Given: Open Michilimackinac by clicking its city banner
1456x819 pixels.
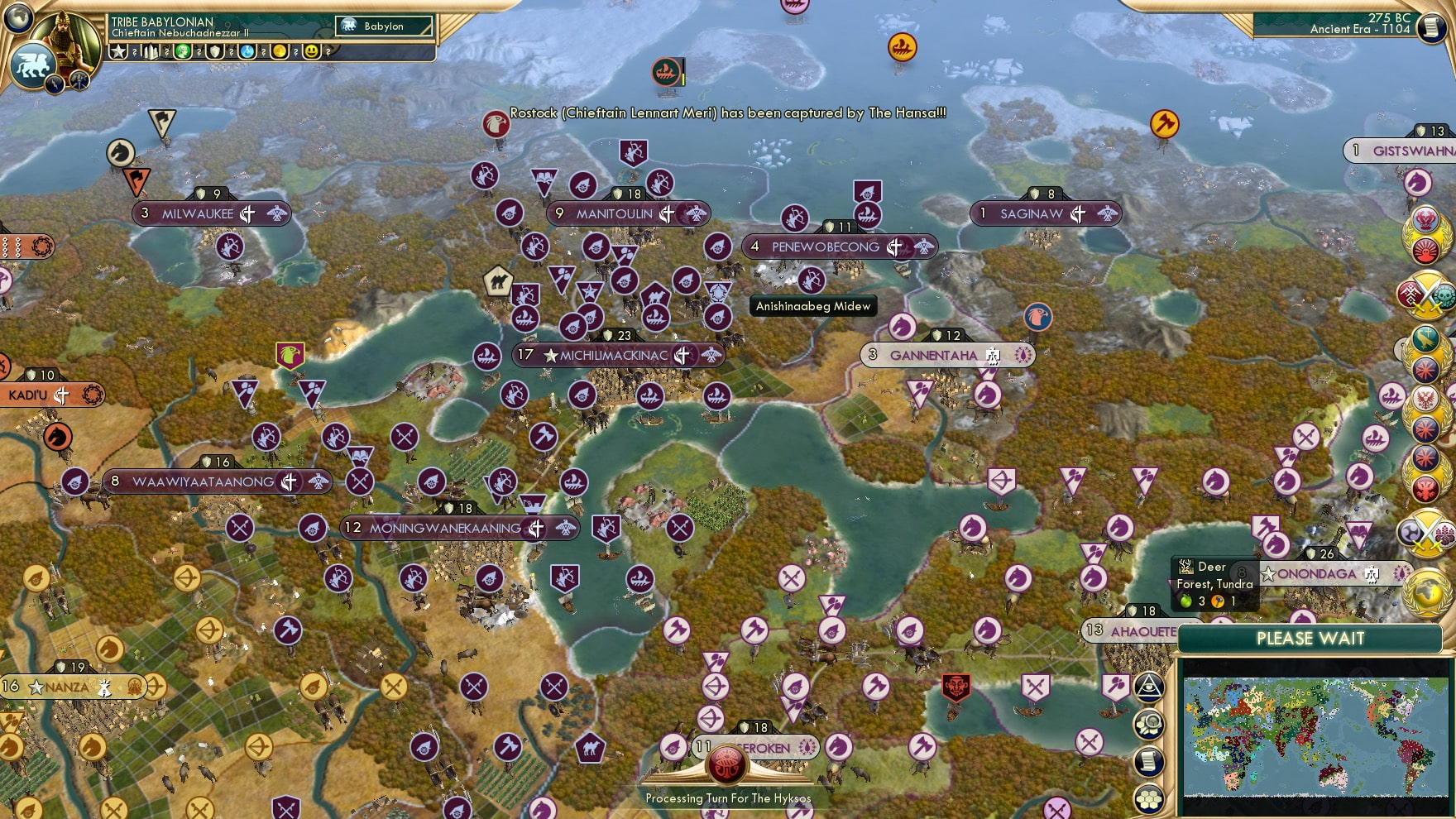Looking at the screenshot, I should [x=616, y=355].
